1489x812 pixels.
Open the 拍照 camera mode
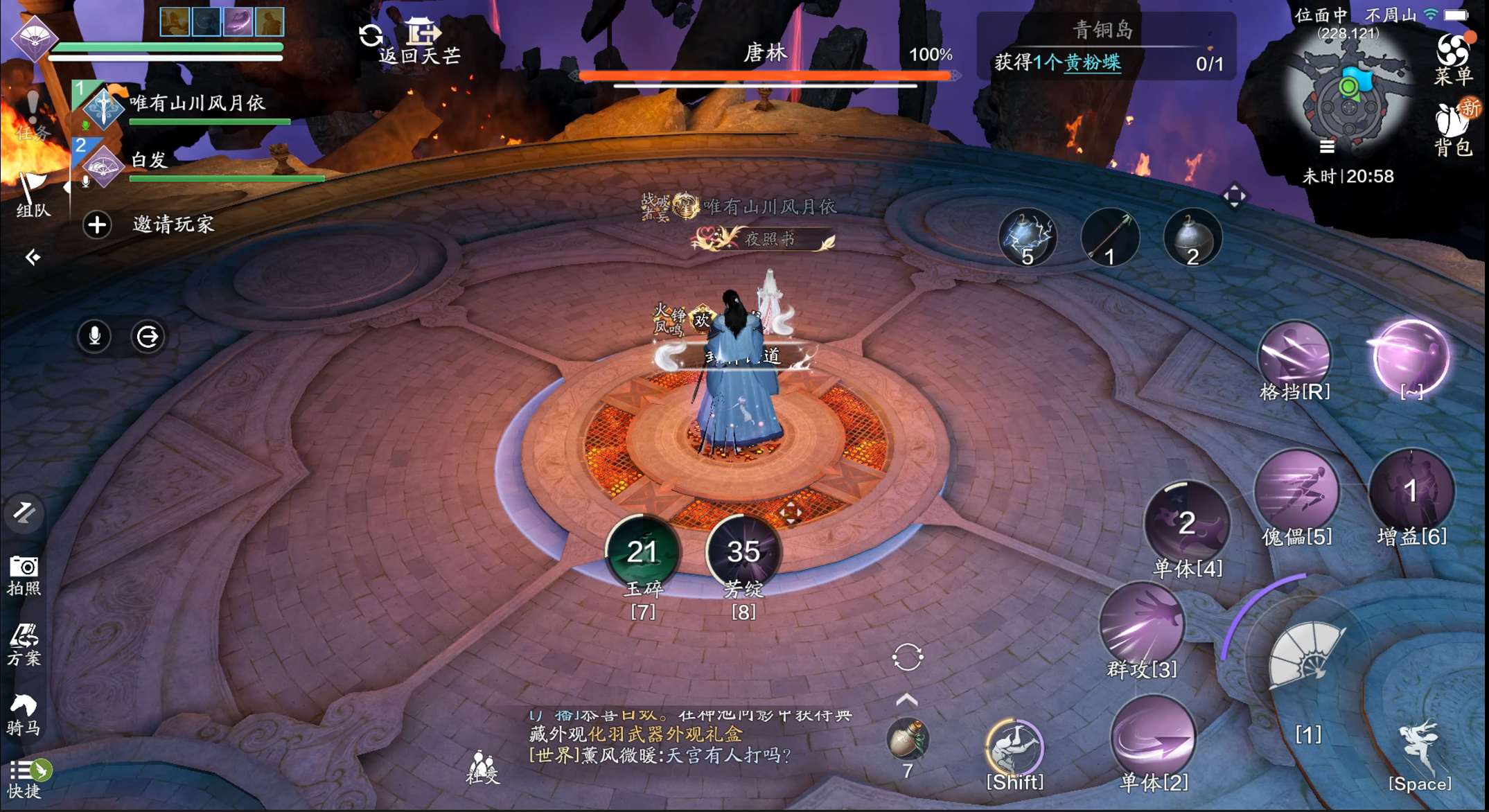click(24, 574)
